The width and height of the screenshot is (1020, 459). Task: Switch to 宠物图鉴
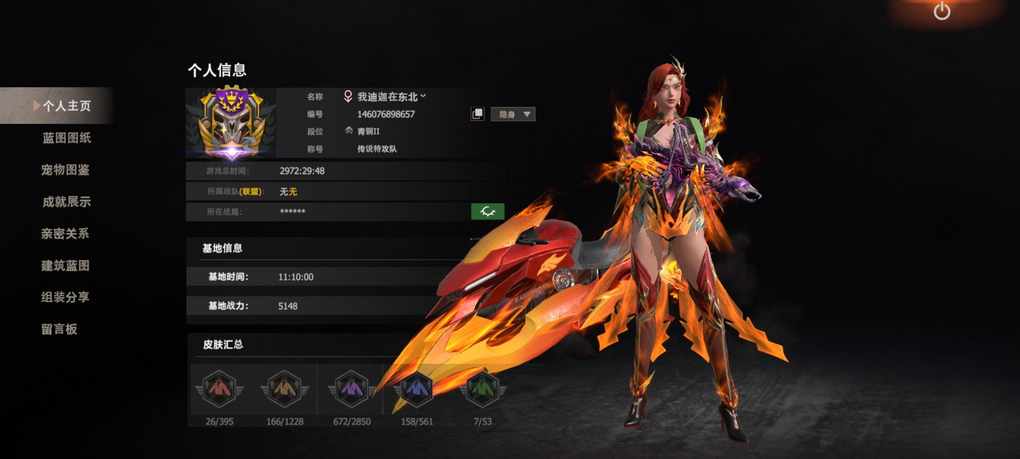pos(66,170)
